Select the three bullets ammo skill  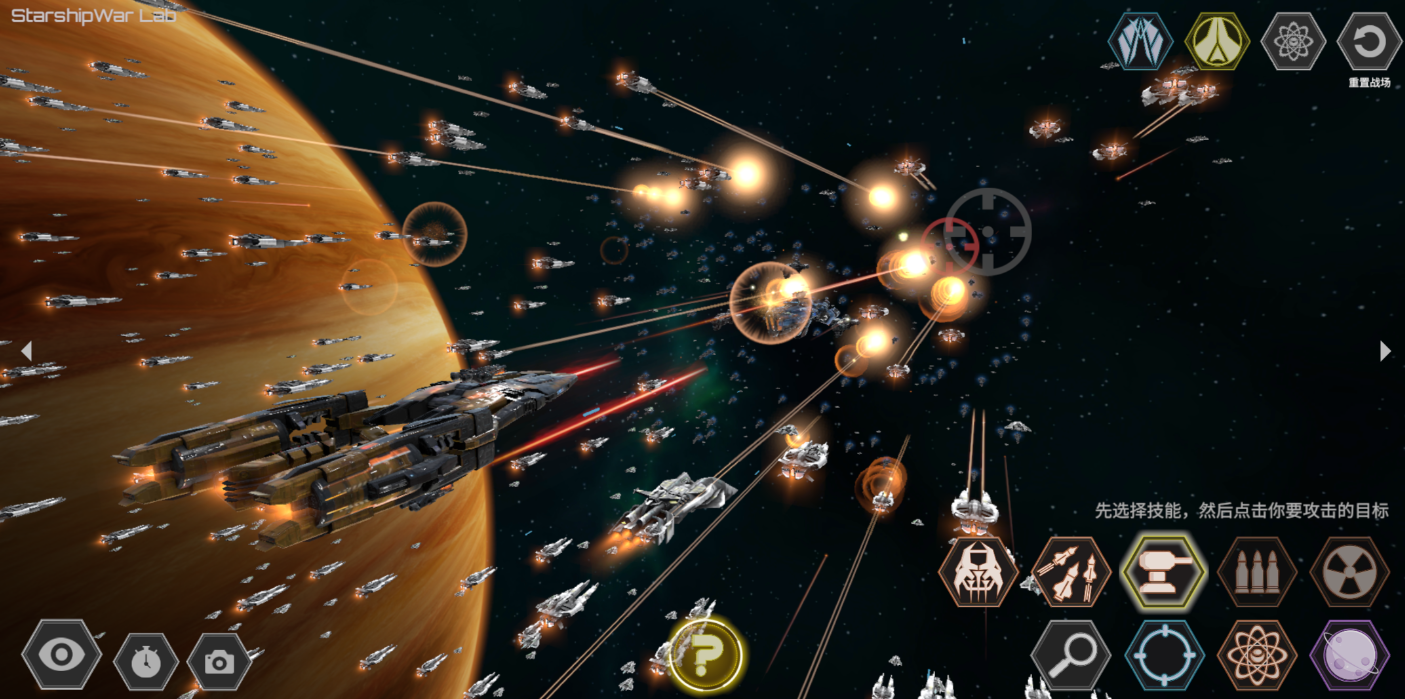click(x=1256, y=572)
